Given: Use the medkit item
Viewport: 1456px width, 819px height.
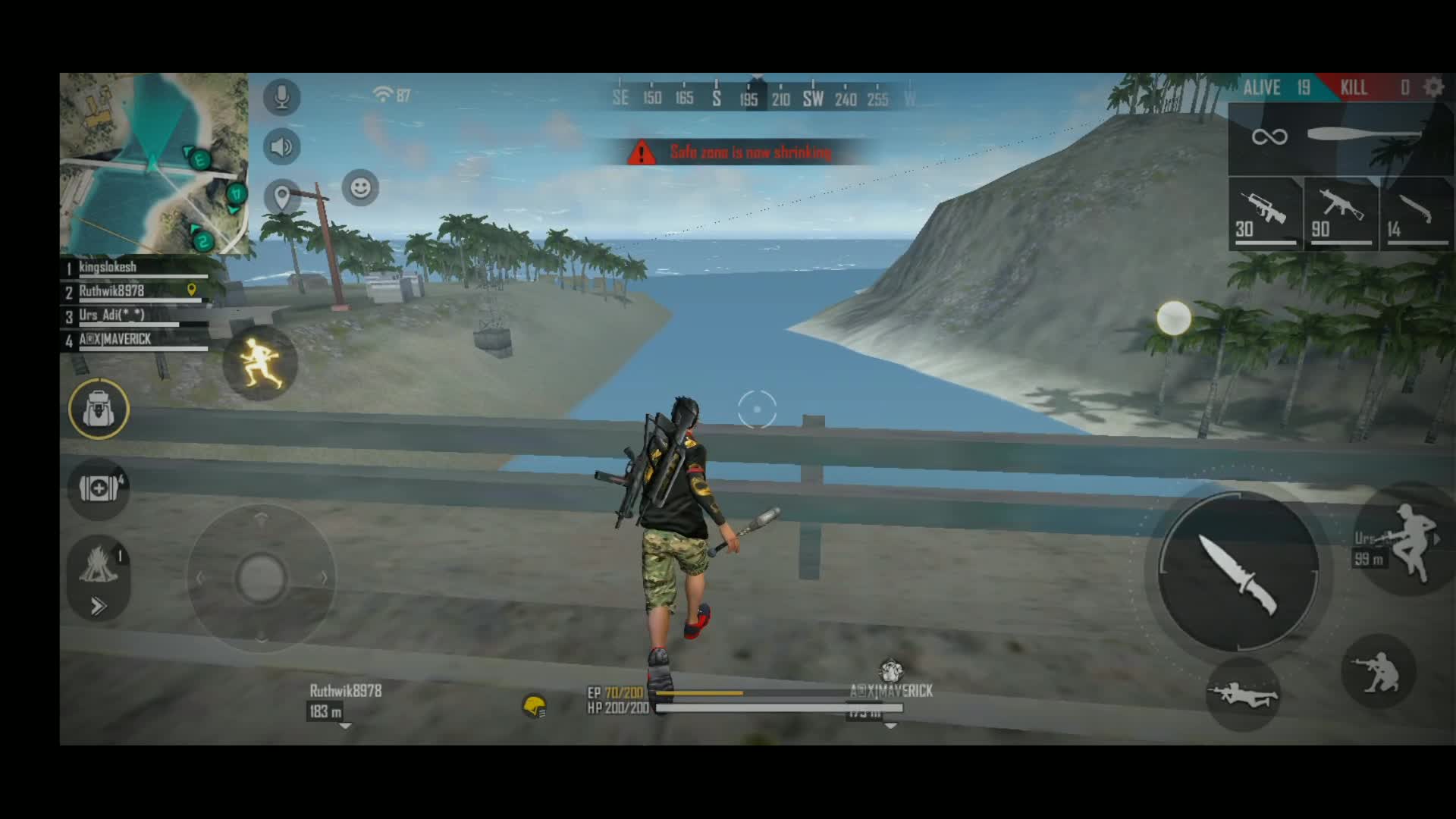Looking at the screenshot, I should coord(99,489).
